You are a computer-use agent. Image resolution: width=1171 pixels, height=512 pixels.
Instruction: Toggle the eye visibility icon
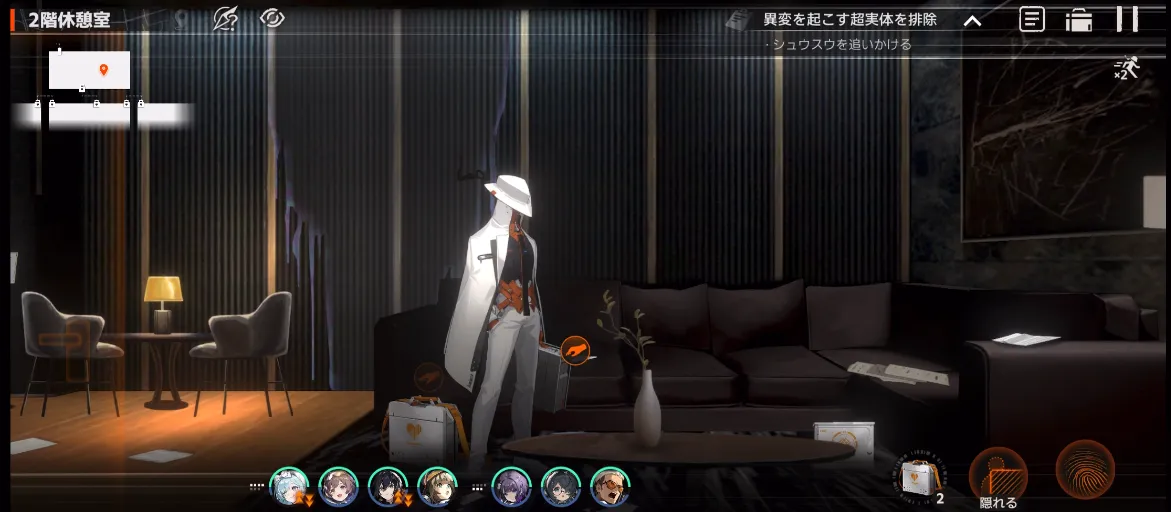(x=272, y=19)
